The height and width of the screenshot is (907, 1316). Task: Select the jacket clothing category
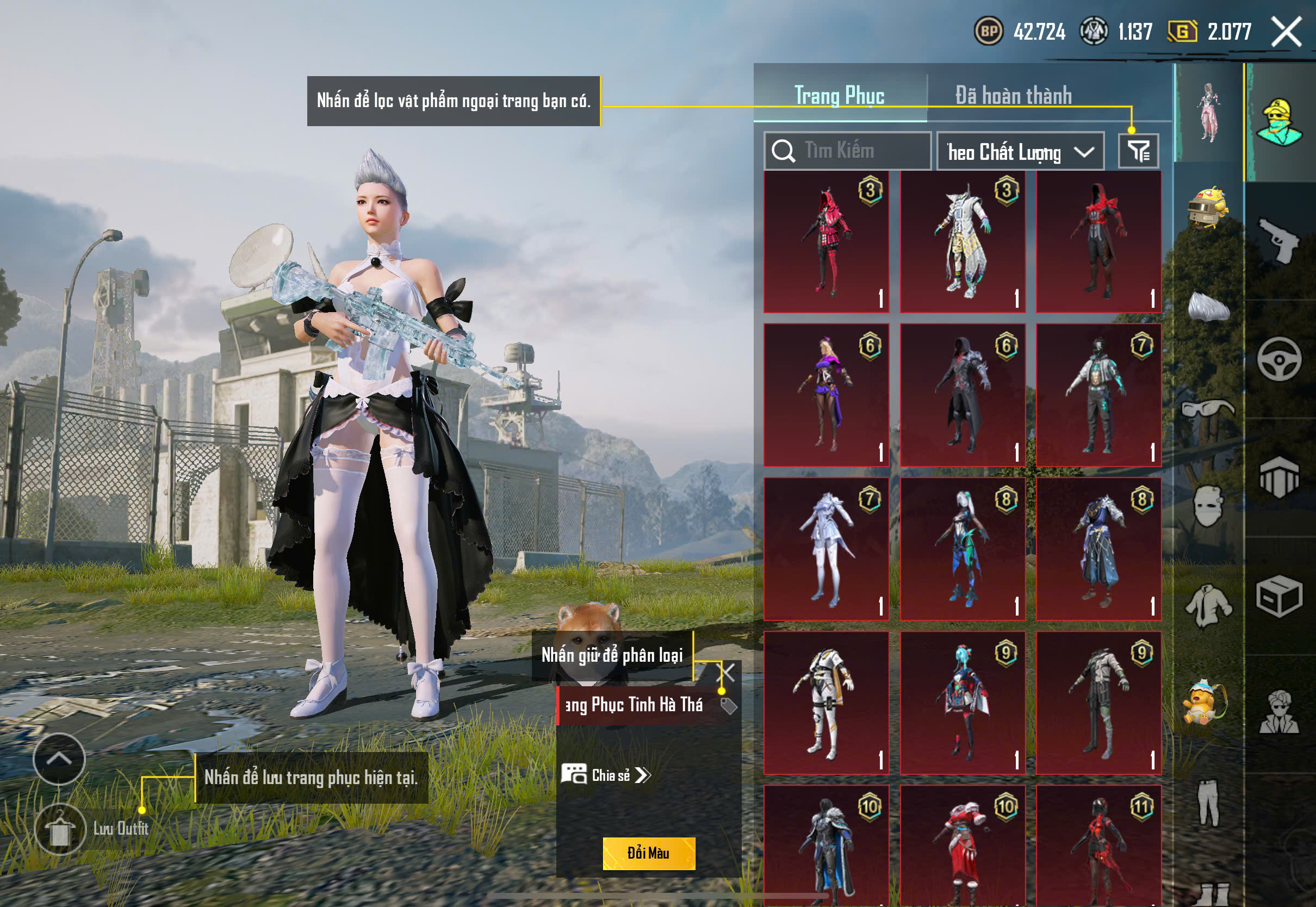tap(1208, 605)
